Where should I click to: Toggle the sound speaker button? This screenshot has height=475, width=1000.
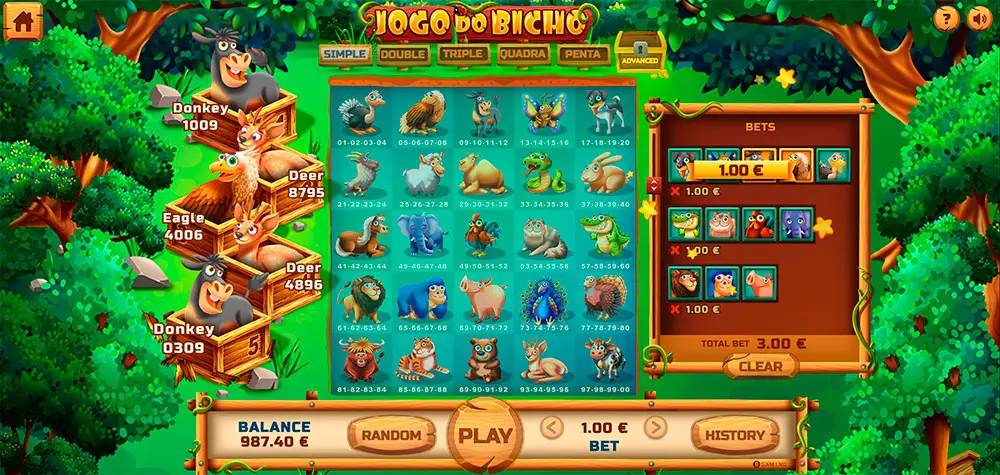(x=978, y=18)
